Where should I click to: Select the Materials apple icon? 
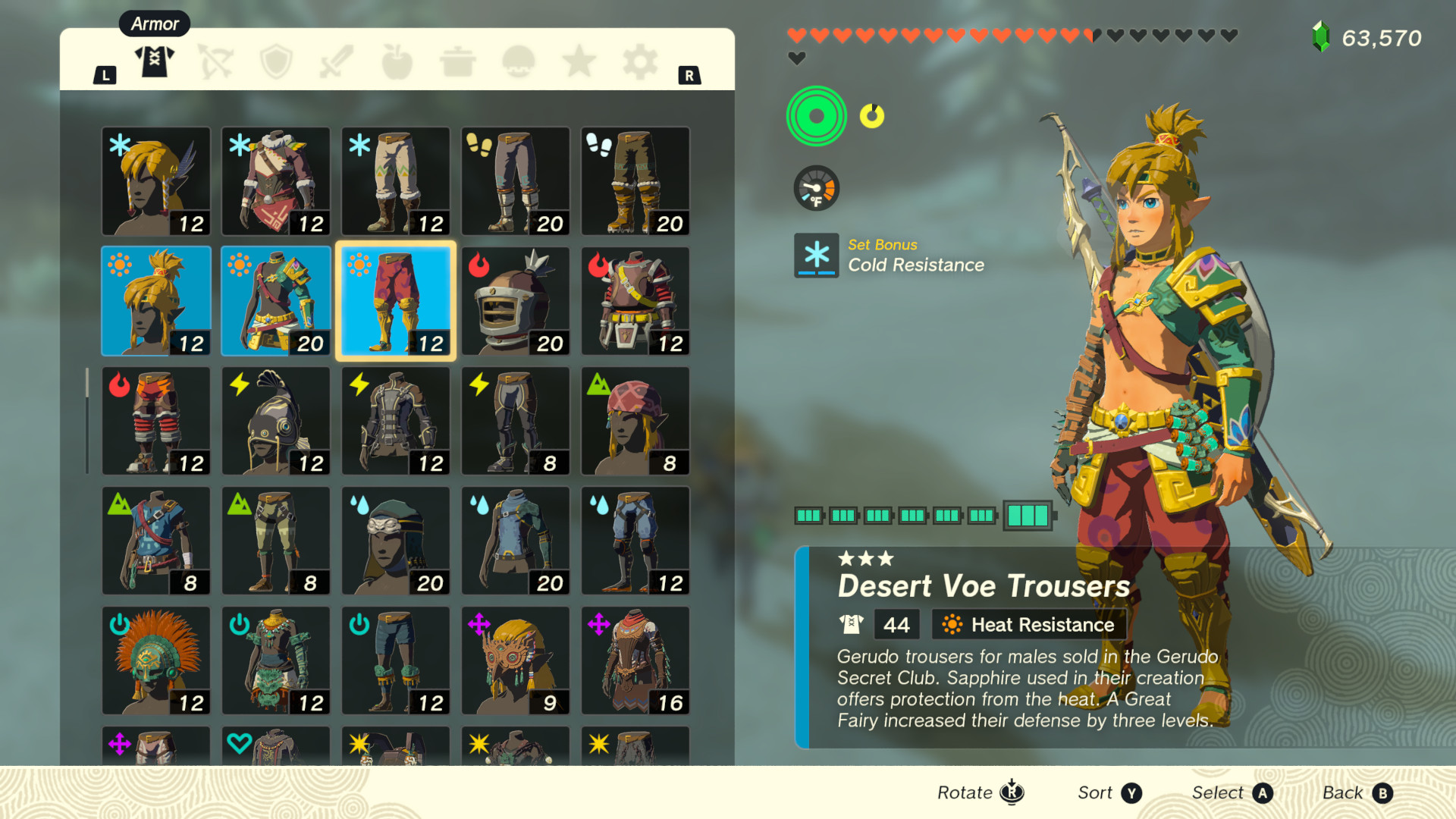click(397, 61)
